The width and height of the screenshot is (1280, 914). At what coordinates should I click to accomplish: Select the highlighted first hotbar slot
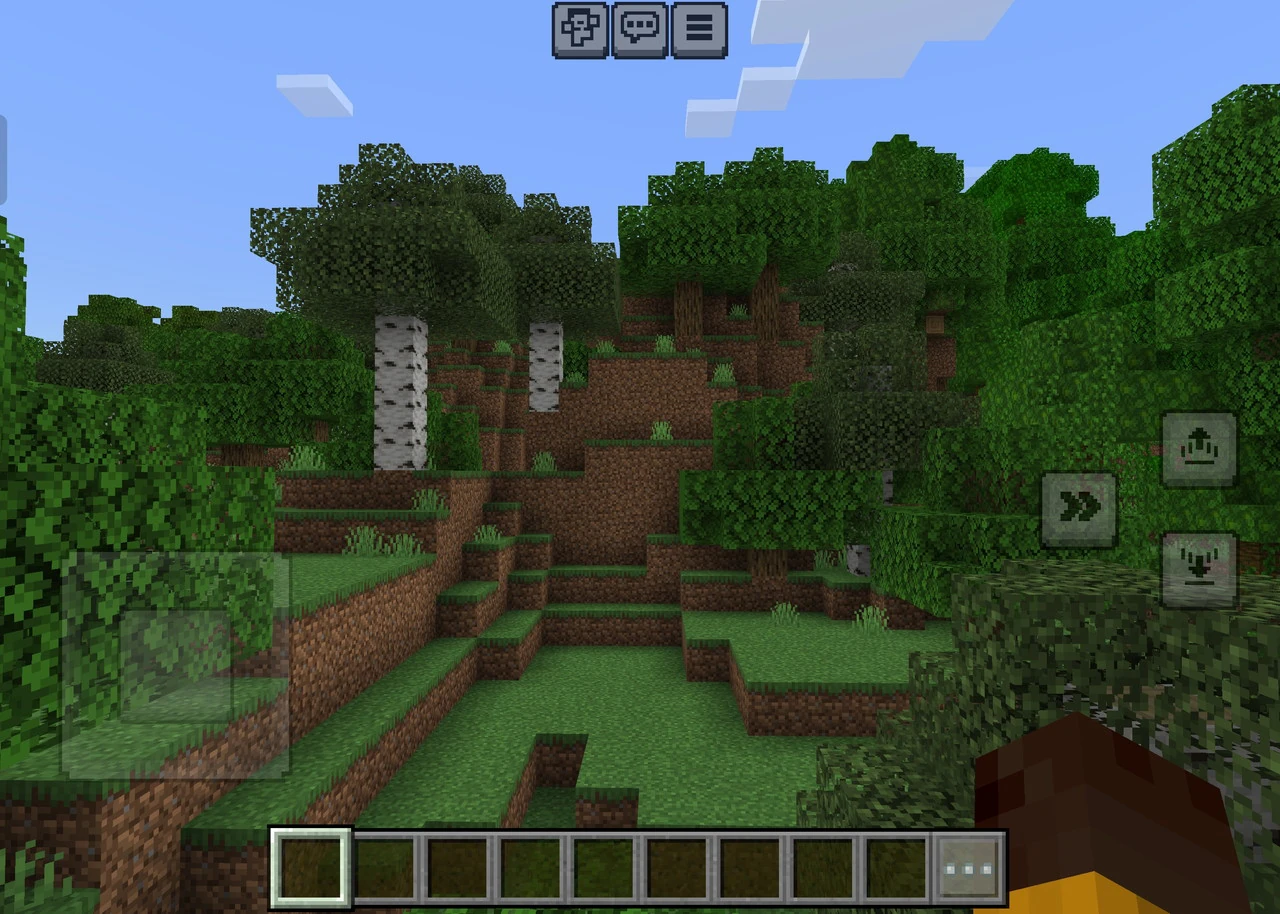click(x=311, y=867)
